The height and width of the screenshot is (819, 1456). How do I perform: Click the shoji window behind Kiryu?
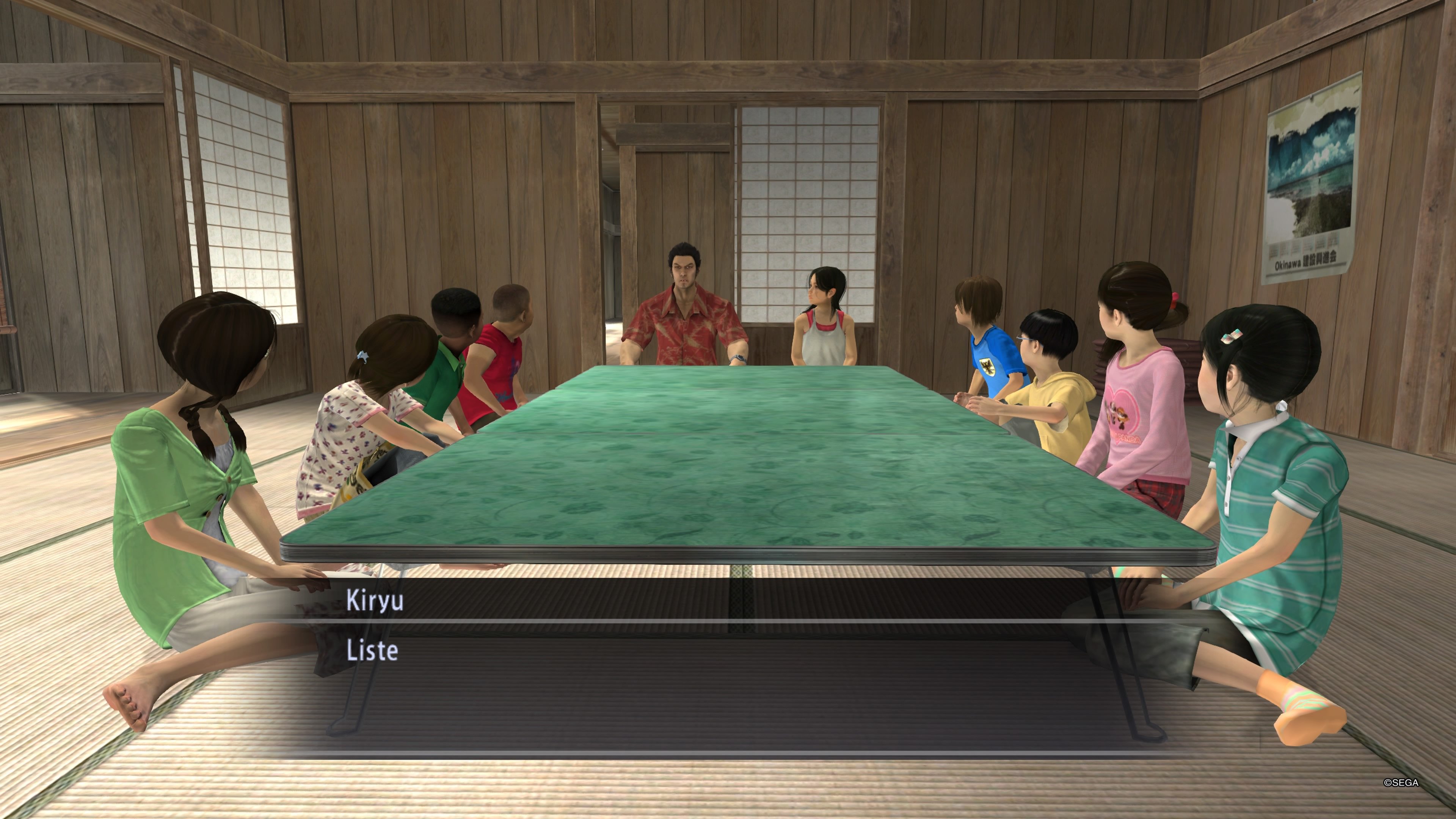click(803, 187)
